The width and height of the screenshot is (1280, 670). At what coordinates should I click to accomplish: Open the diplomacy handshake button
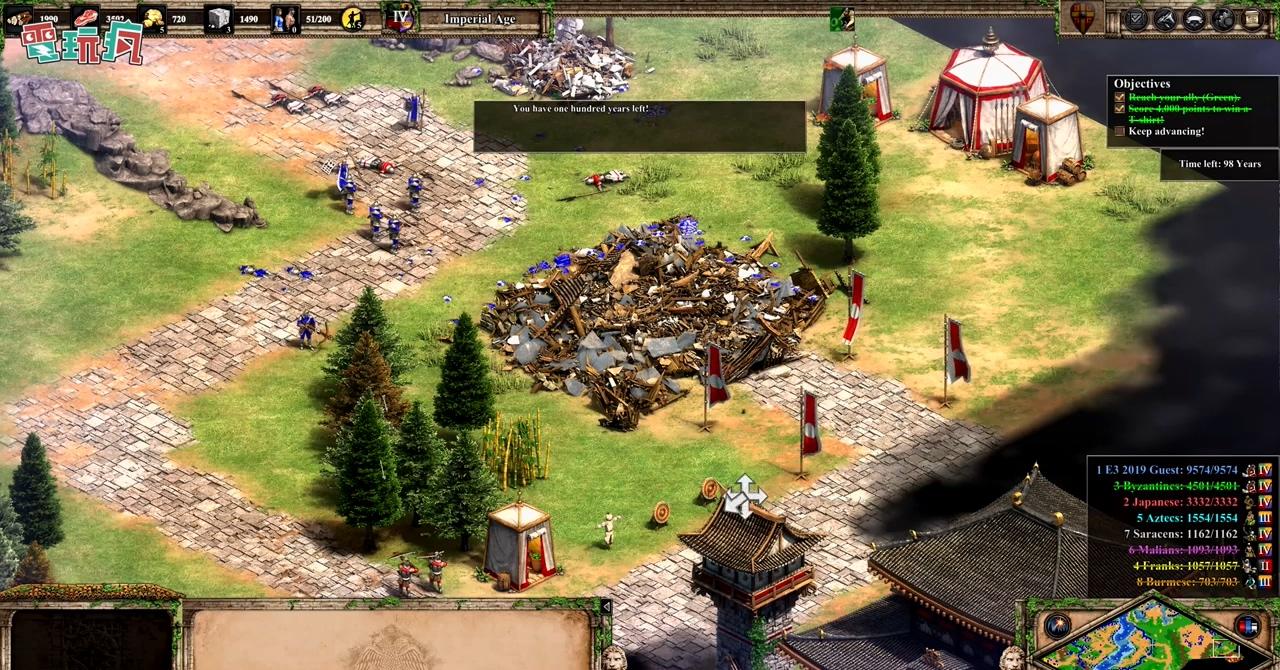(1165, 18)
